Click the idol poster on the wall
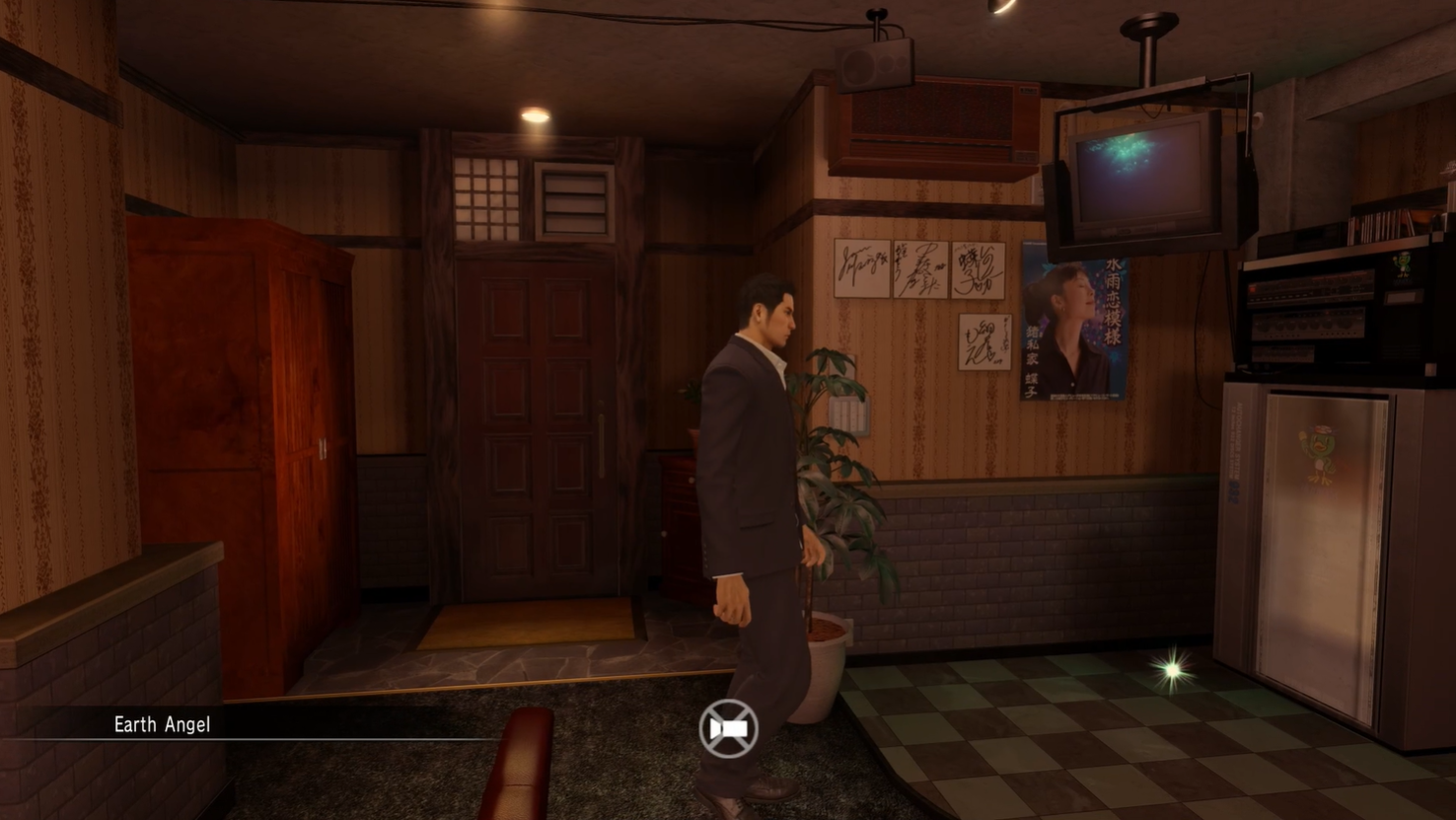 1075,323
